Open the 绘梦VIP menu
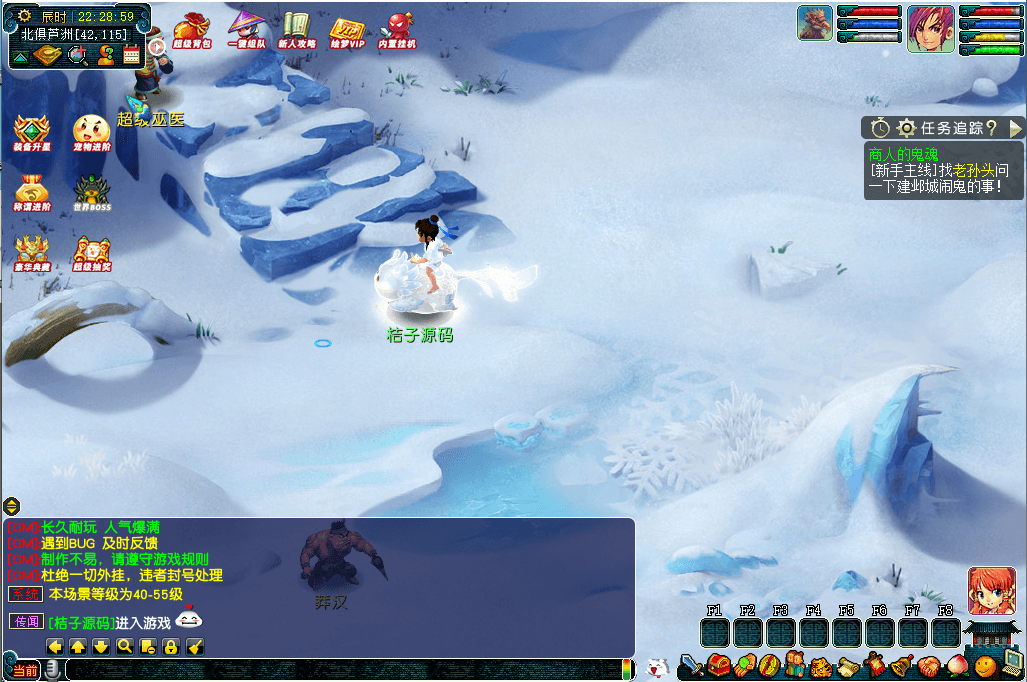Image resolution: width=1027 pixels, height=682 pixels. click(347, 30)
